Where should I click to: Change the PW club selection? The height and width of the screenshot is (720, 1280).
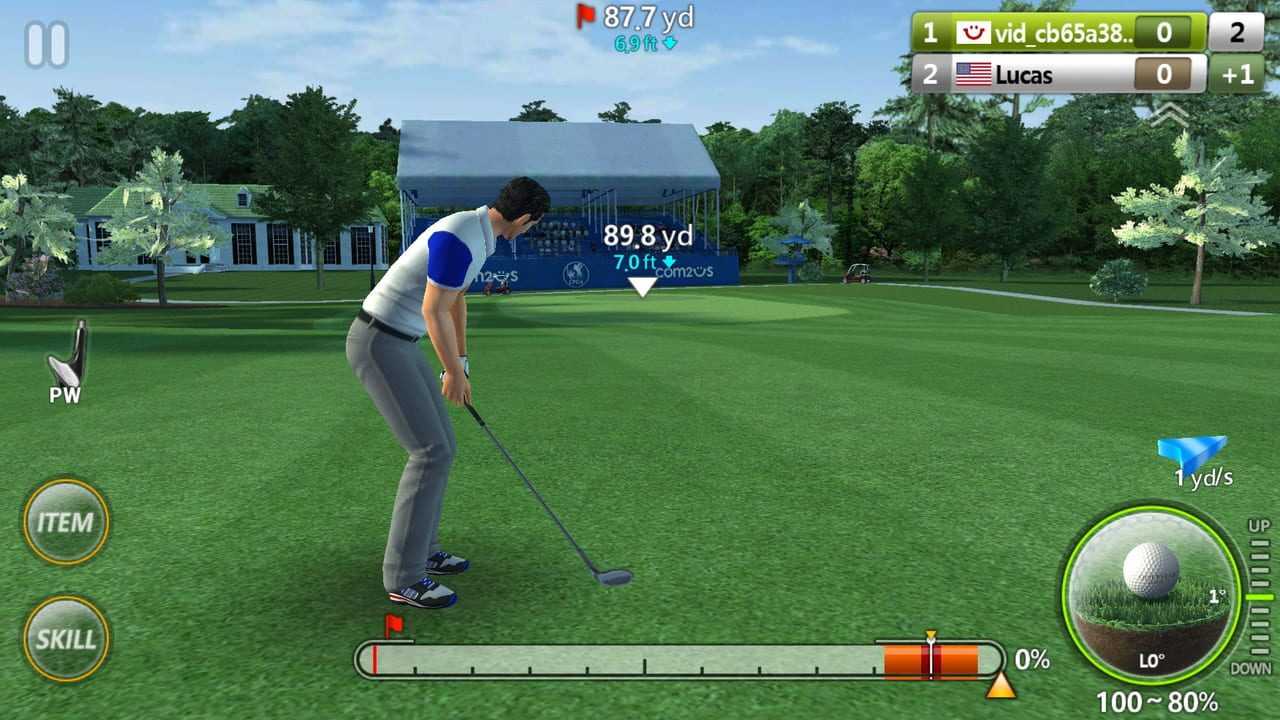(66, 362)
